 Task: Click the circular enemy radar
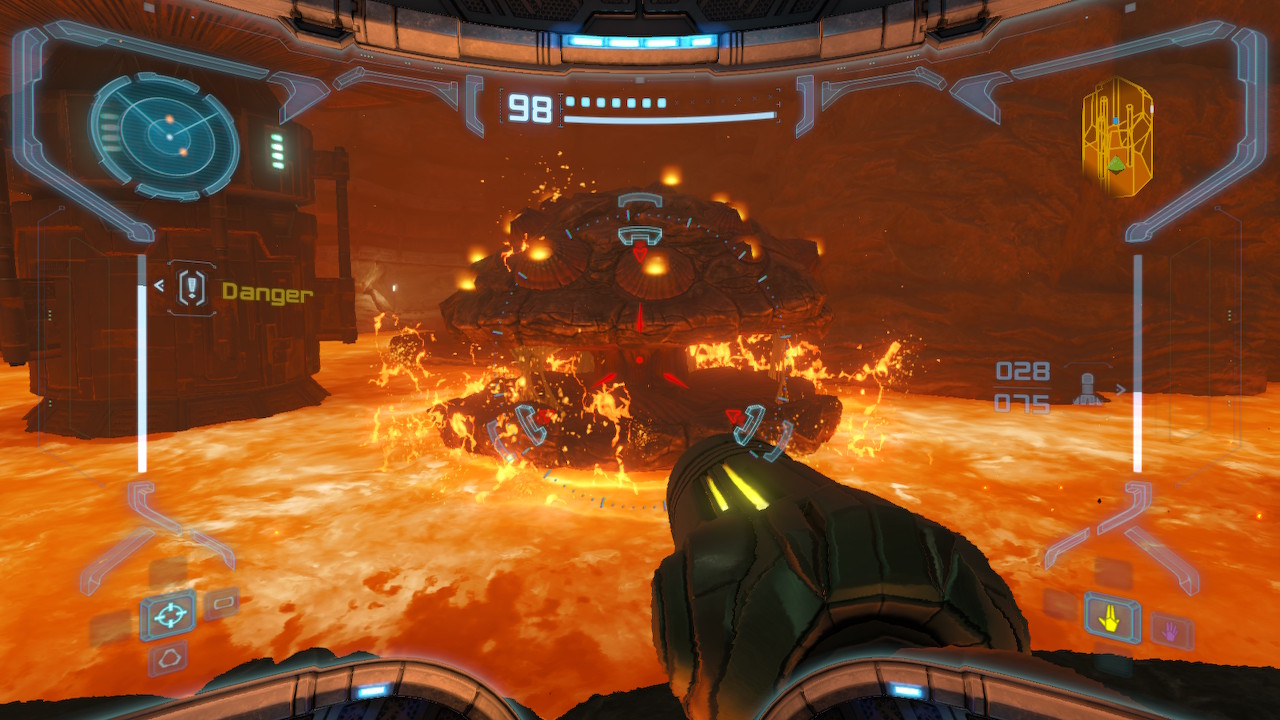tap(165, 135)
